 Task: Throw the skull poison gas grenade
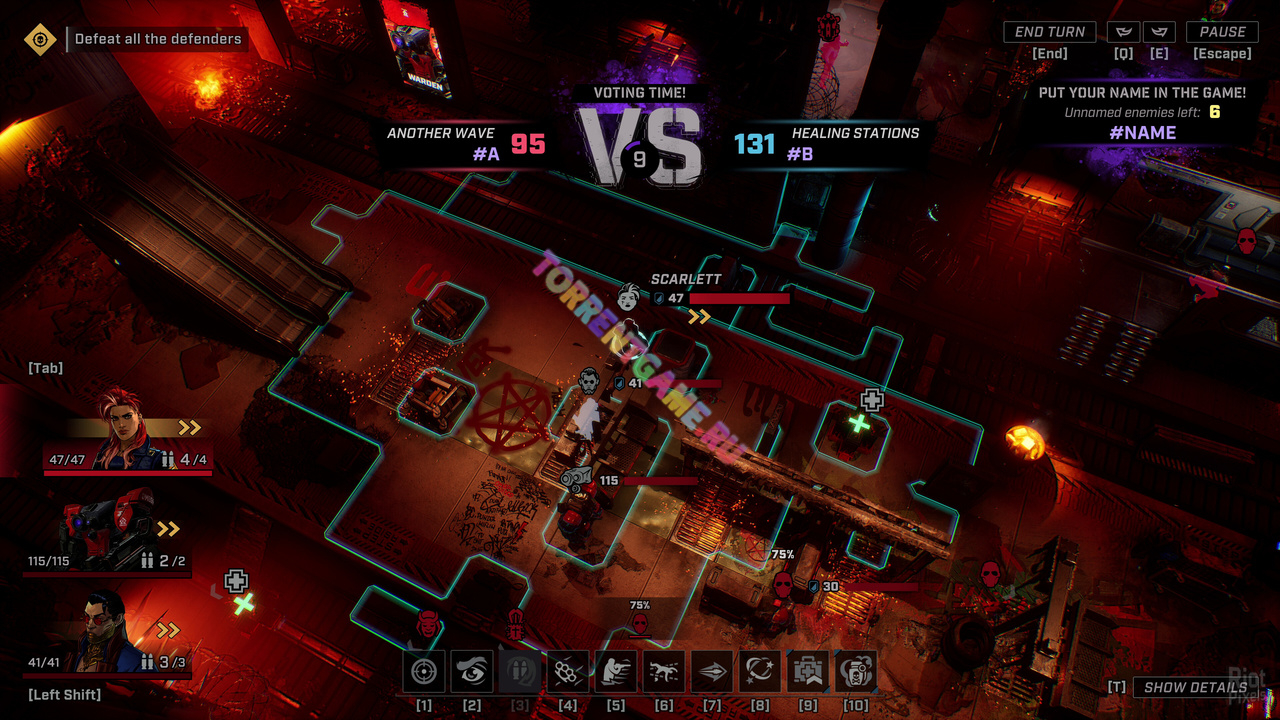[x=856, y=672]
